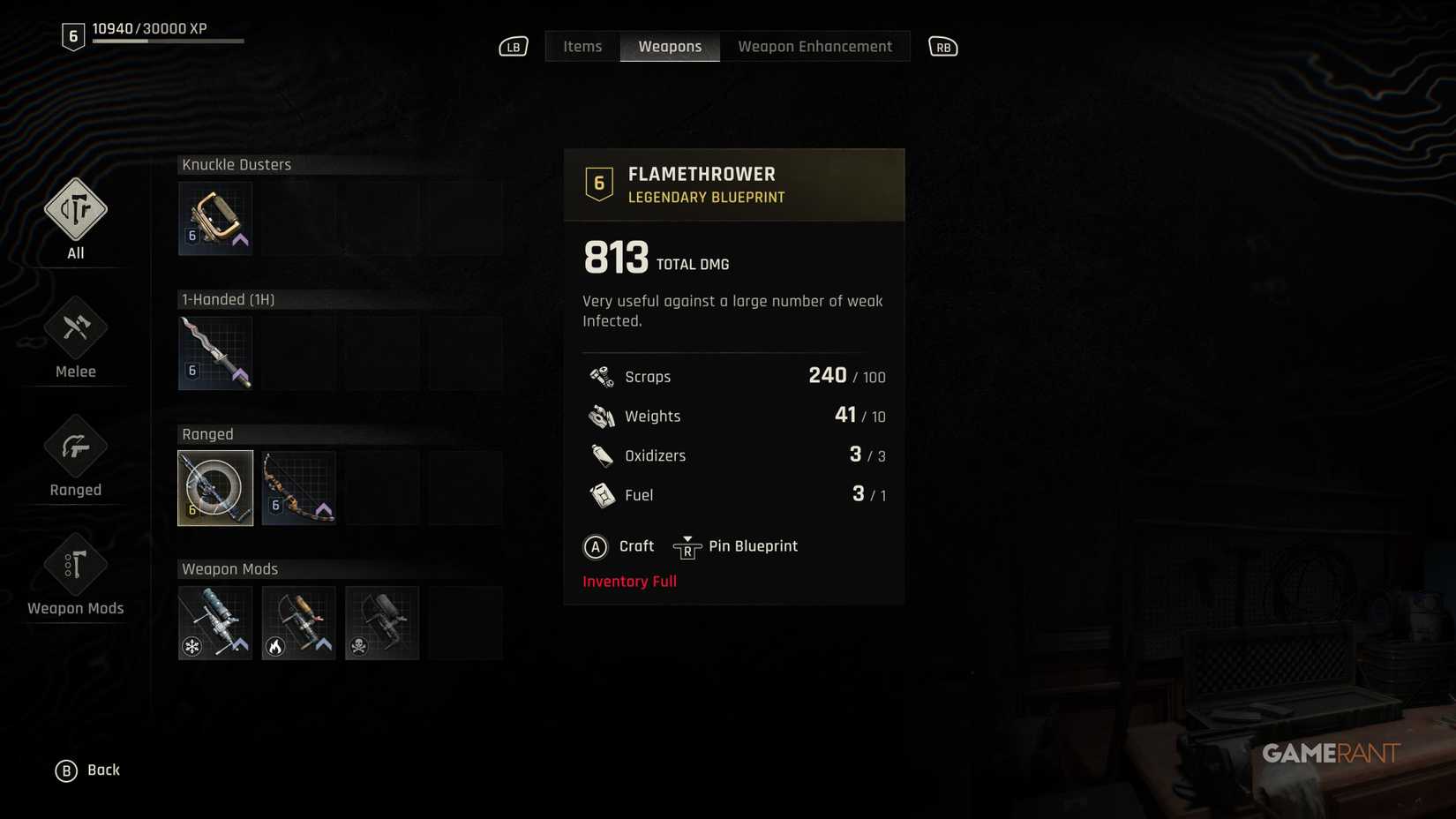Select the All categories diamond icon

coord(75,210)
